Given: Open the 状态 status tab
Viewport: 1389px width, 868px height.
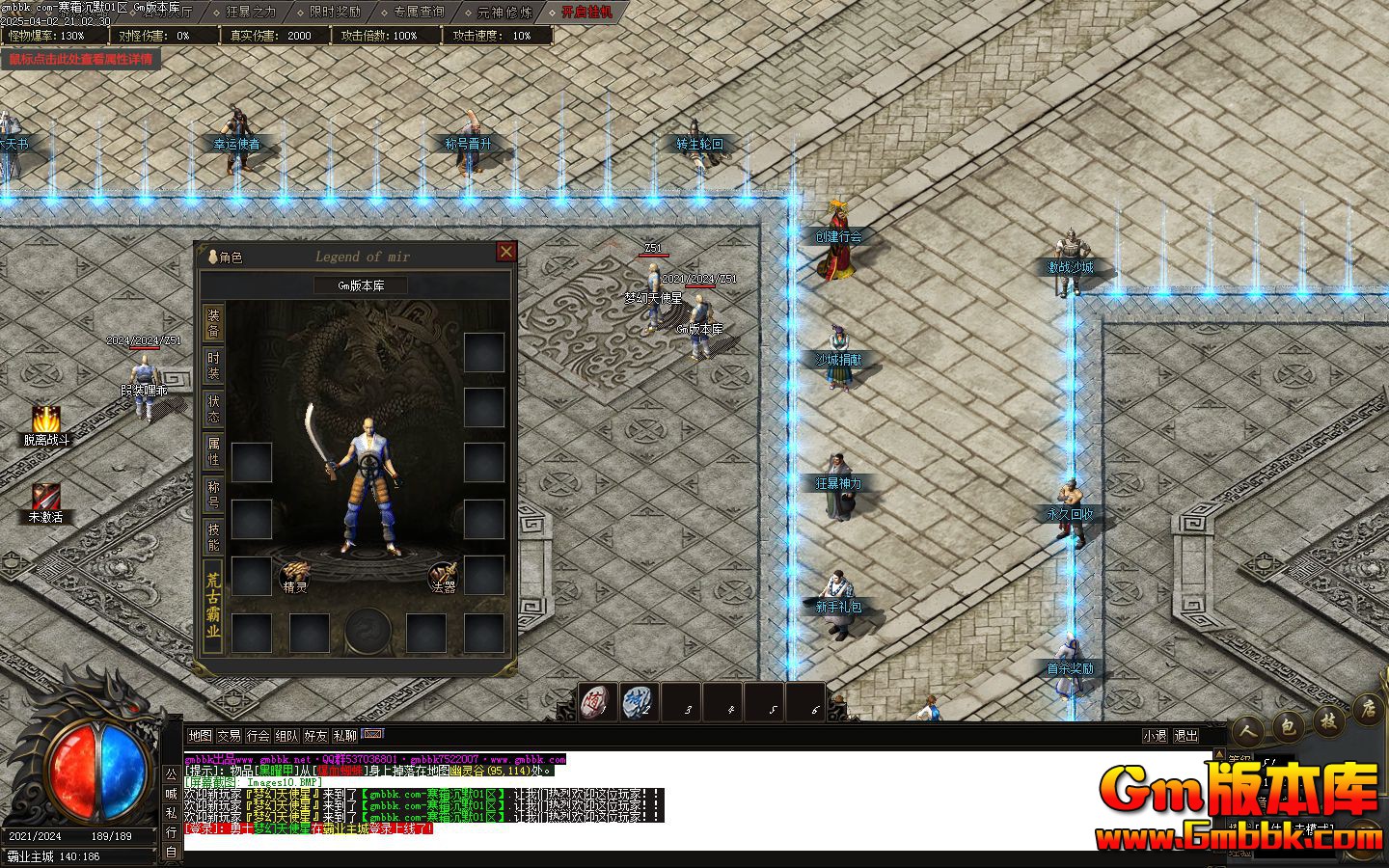Looking at the screenshot, I should (213, 408).
